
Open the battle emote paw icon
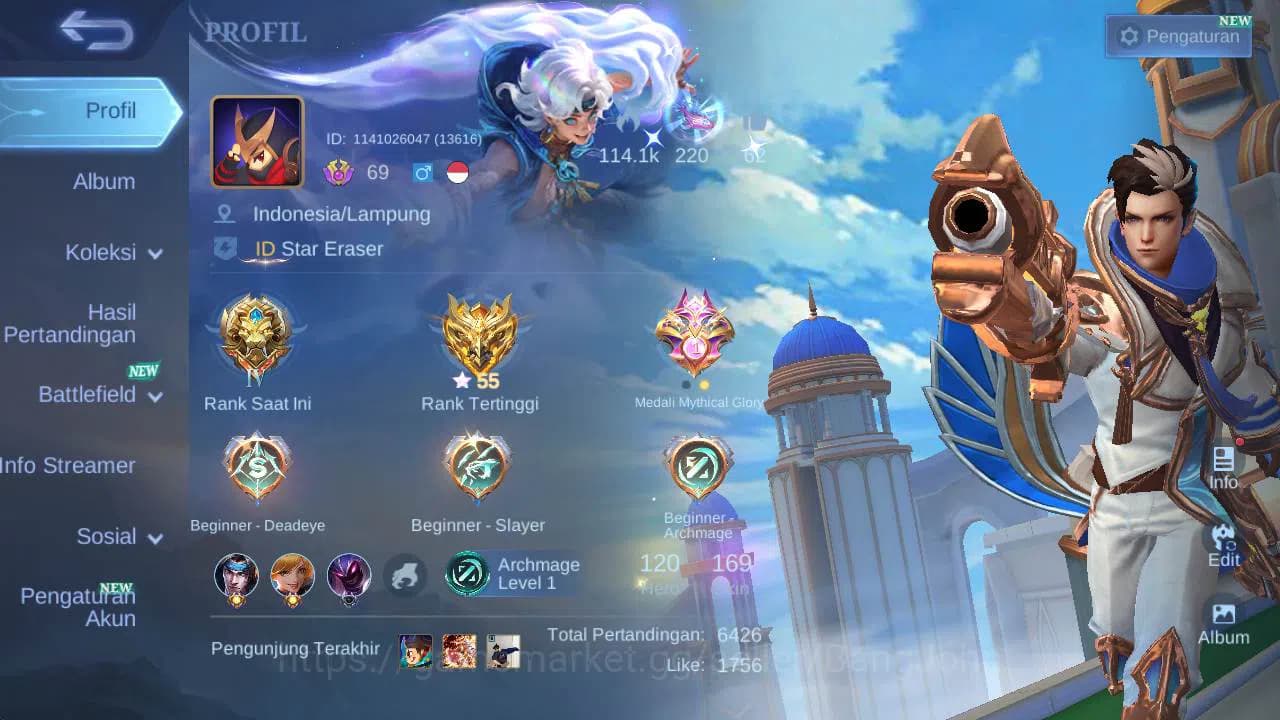(x=406, y=576)
